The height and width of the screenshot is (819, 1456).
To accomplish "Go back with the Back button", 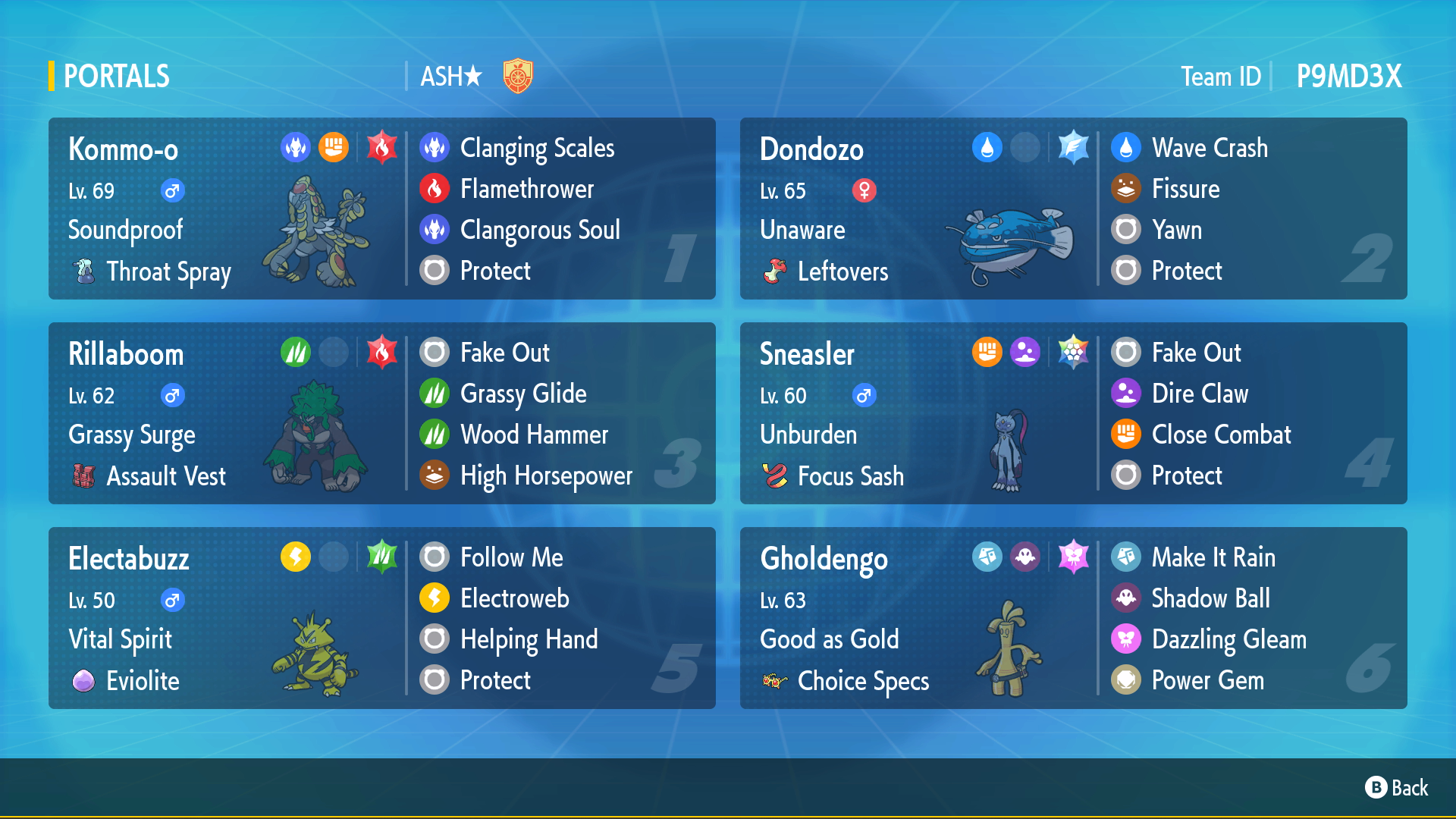I will pyautogui.click(x=1397, y=788).
